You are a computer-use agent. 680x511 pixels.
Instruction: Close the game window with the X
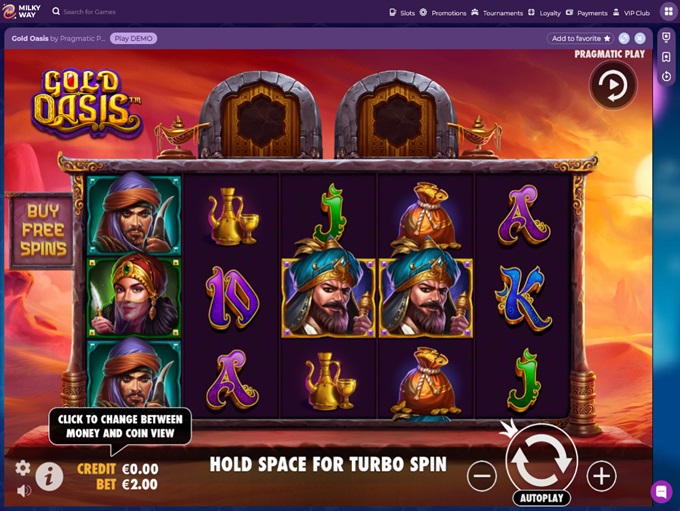(640, 38)
